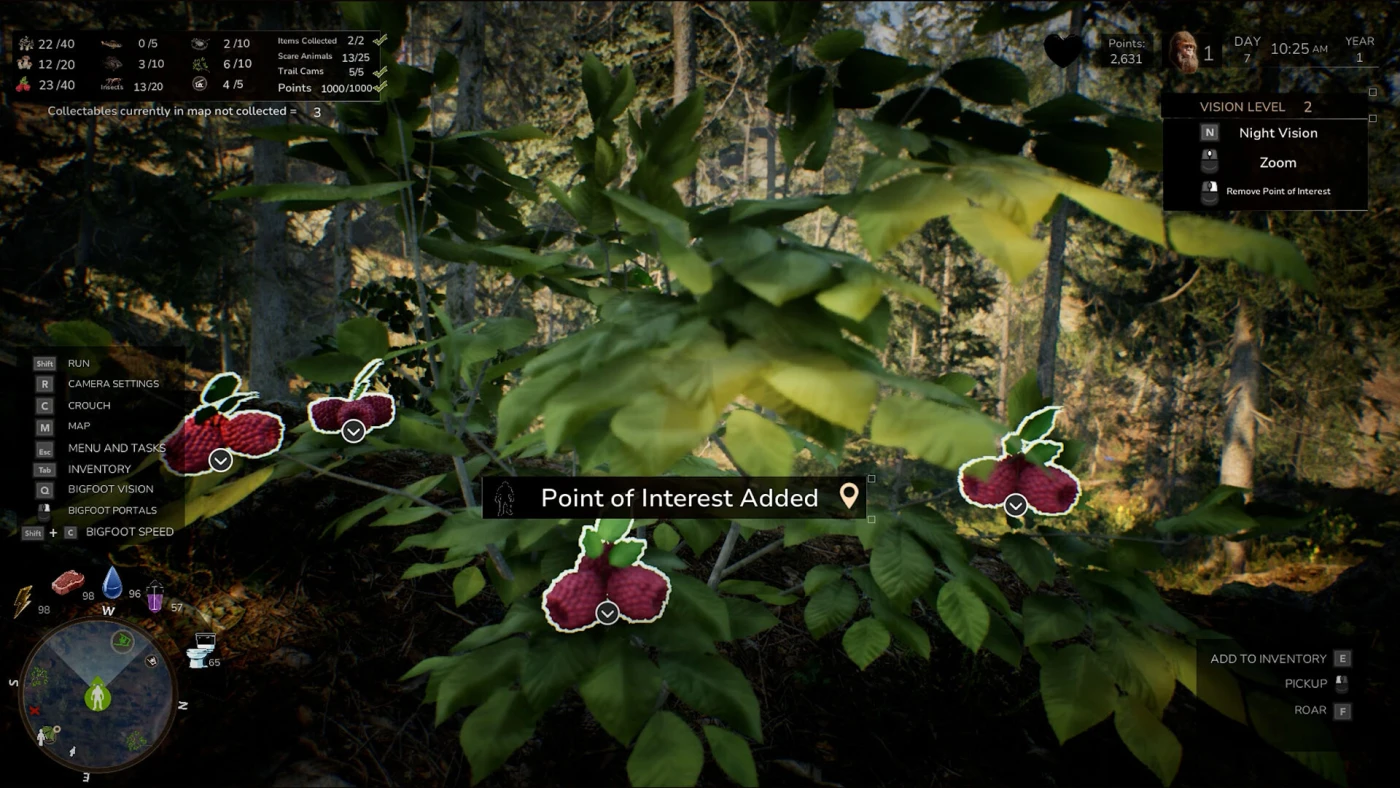
Task: Click the red X marker on the minimap
Action: (x=35, y=710)
